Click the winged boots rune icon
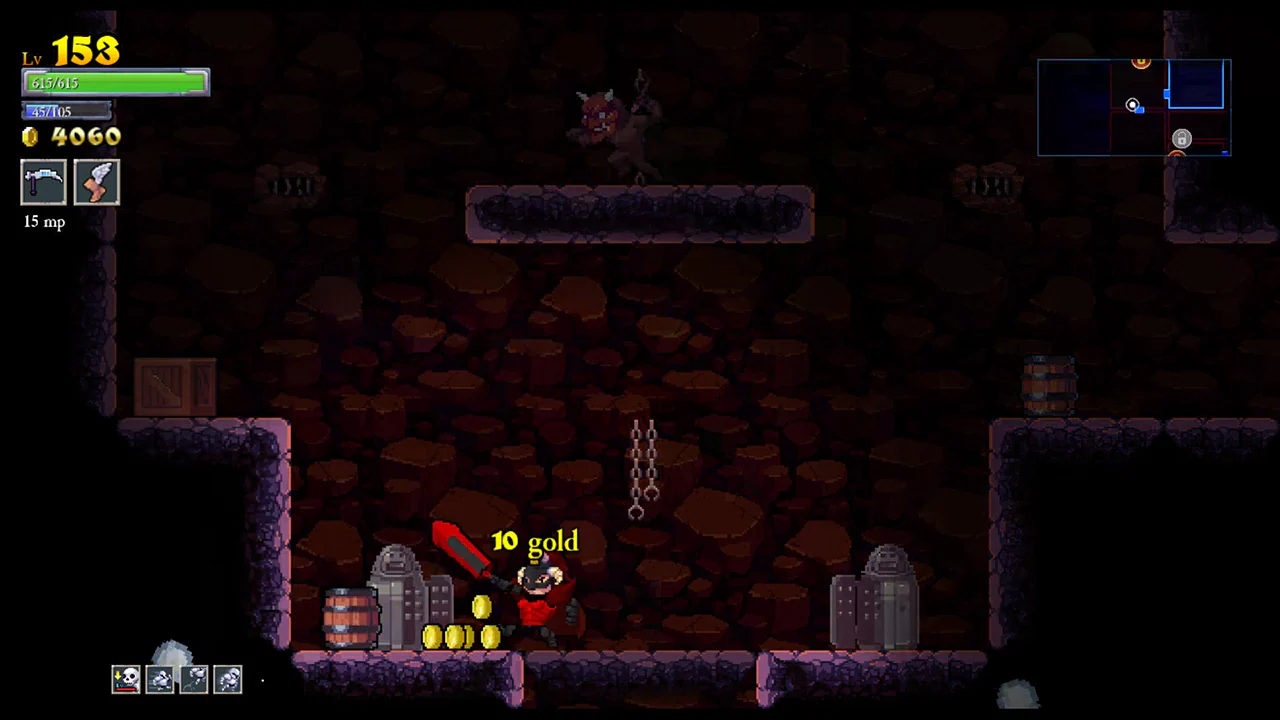Screen dimensions: 1280x720 pos(96,183)
